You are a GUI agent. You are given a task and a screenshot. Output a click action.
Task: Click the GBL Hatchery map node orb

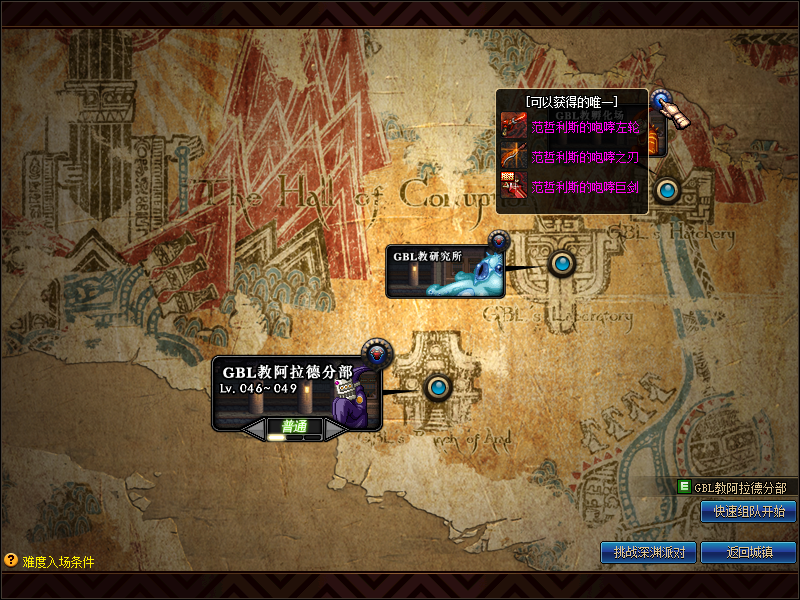[x=668, y=189]
